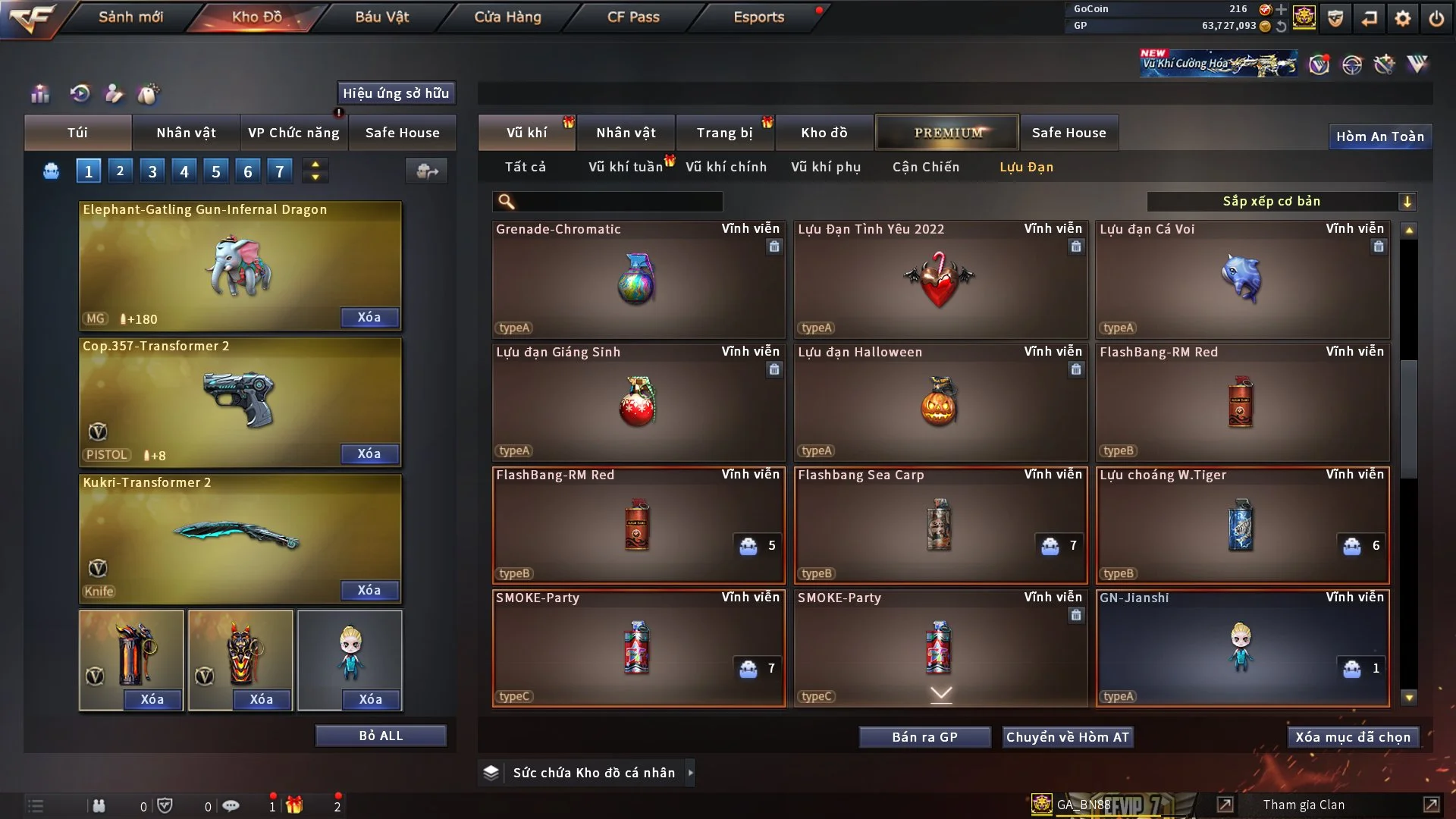Image resolution: width=1456 pixels, height=819 pixels.
Task: Go to the Sảnh mới lobby tab
Action: coord(130,17)
